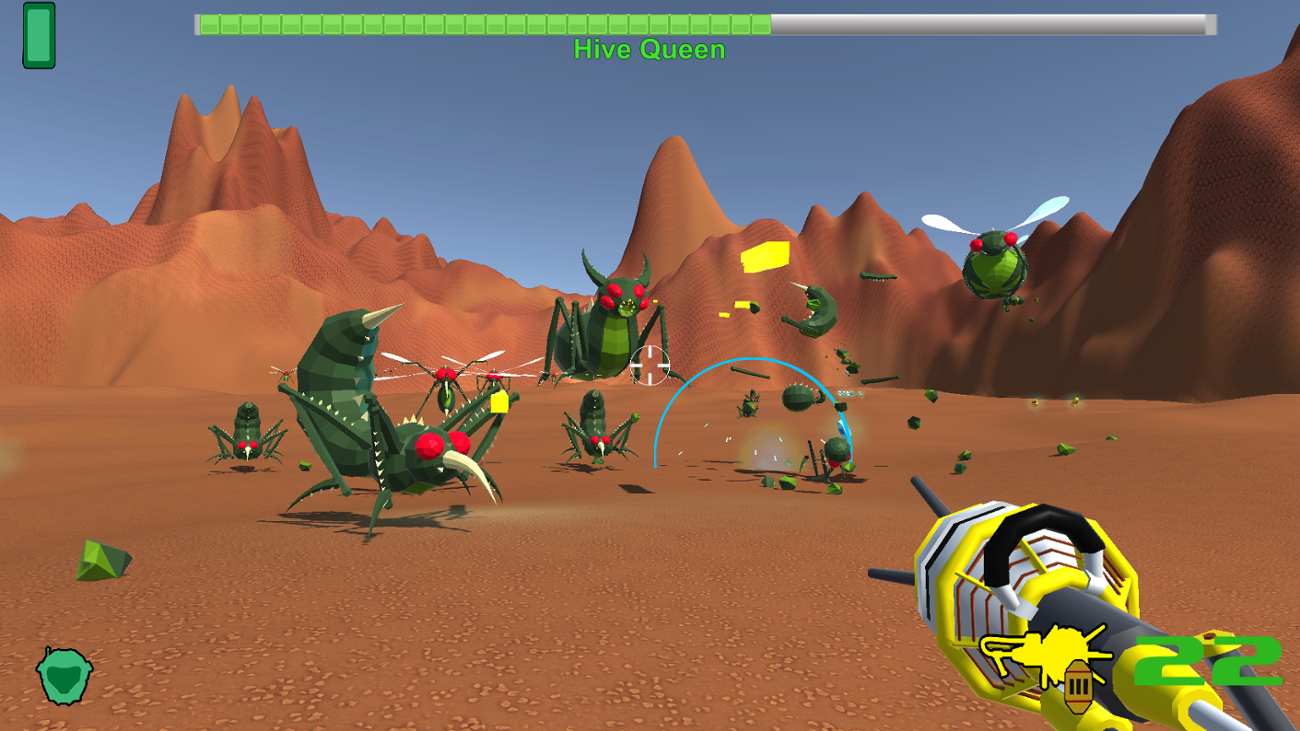This screenshot has height=731, width=1300.
Task: Click a filled green segment of the Hive Queen bar
Action: (450, 24)
